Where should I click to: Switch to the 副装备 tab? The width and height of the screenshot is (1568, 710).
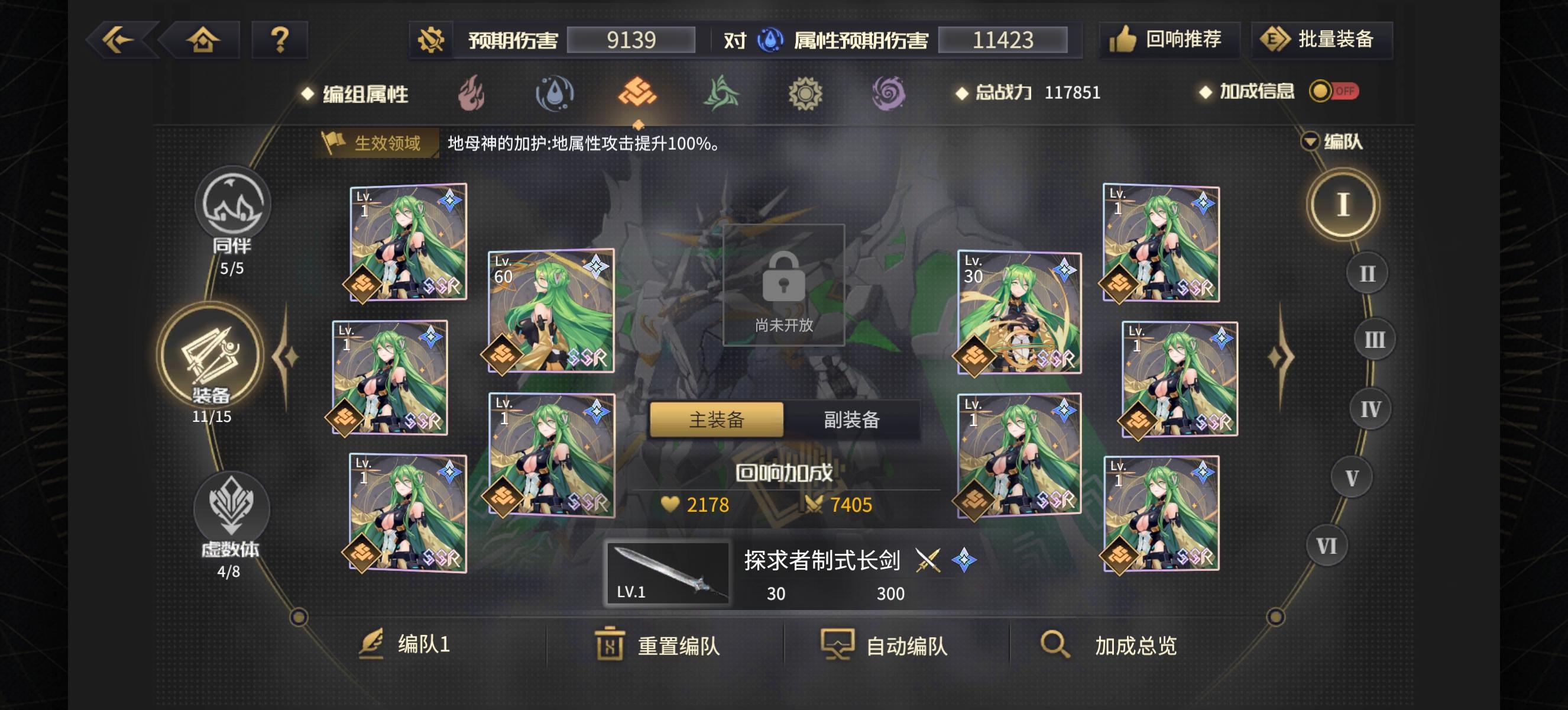[x=851, y=419]
